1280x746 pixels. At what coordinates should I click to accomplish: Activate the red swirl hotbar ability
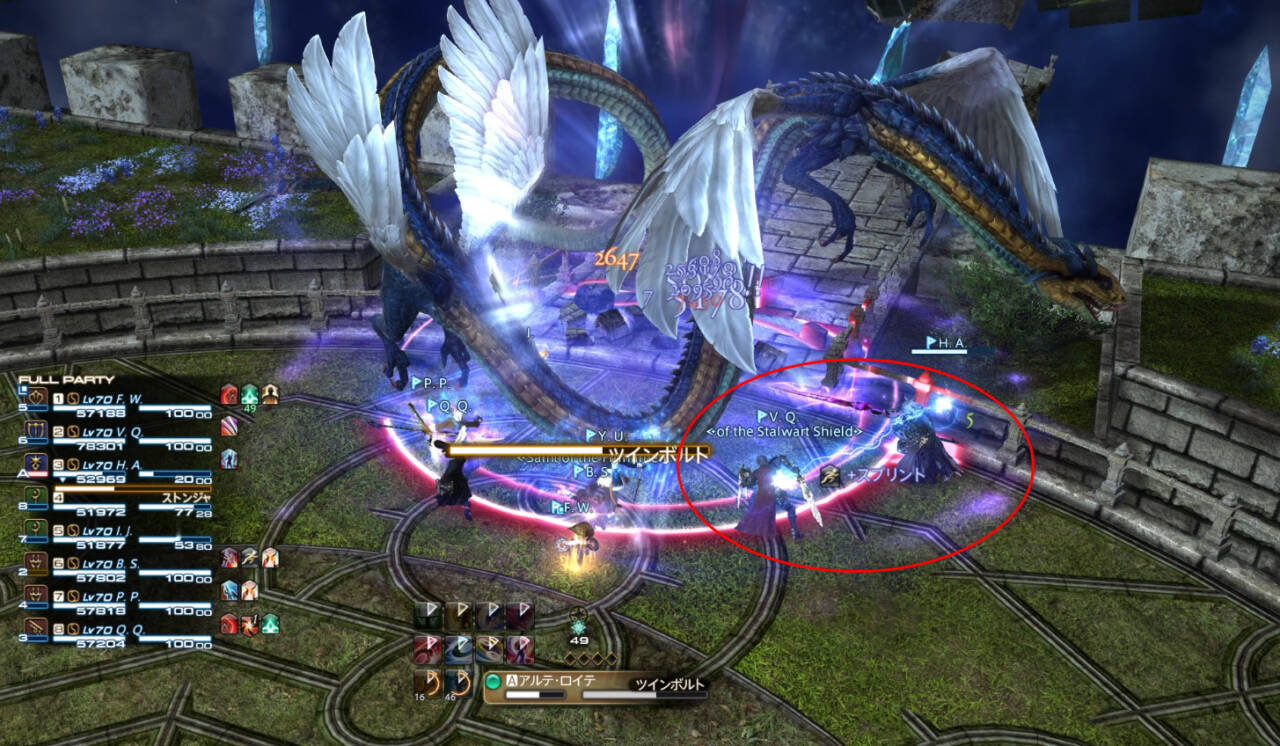click(428, 649)
